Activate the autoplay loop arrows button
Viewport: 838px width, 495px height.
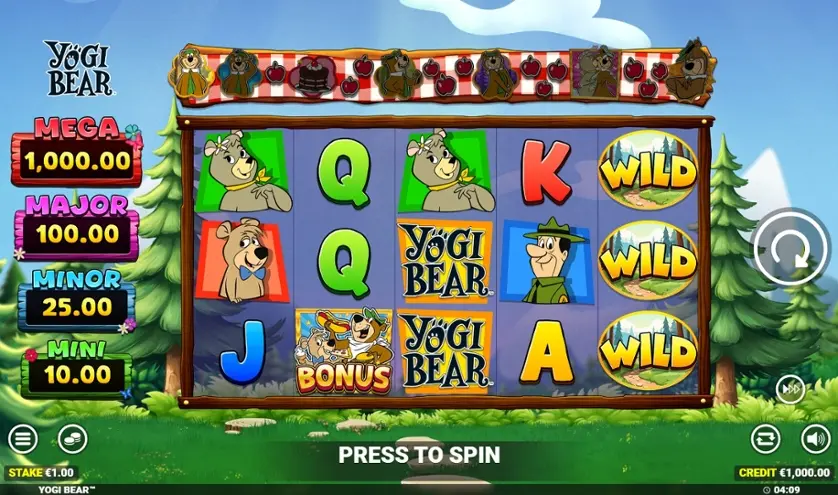[x=766, y=438]
